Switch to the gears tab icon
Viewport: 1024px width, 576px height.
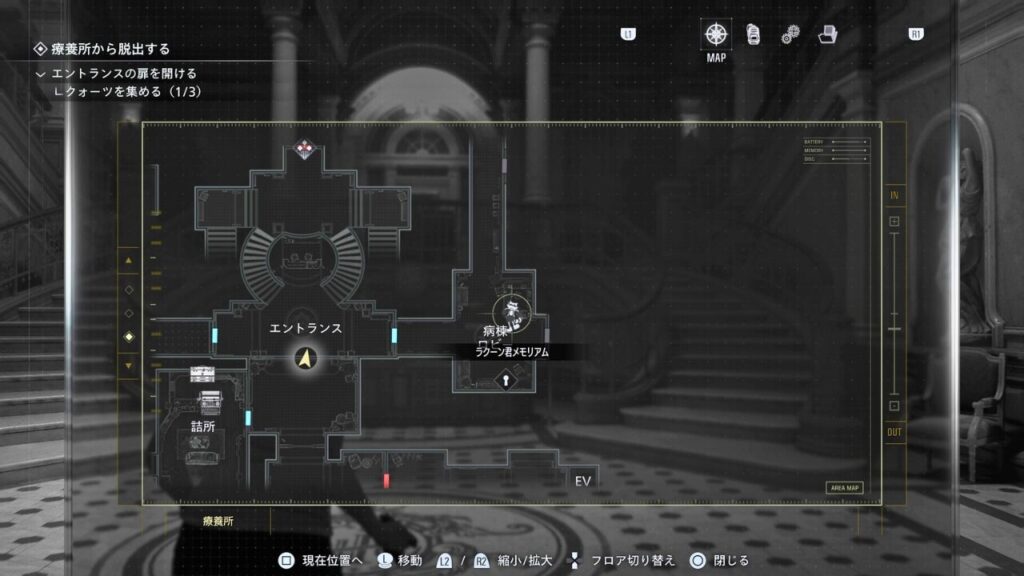pos(790,35)
